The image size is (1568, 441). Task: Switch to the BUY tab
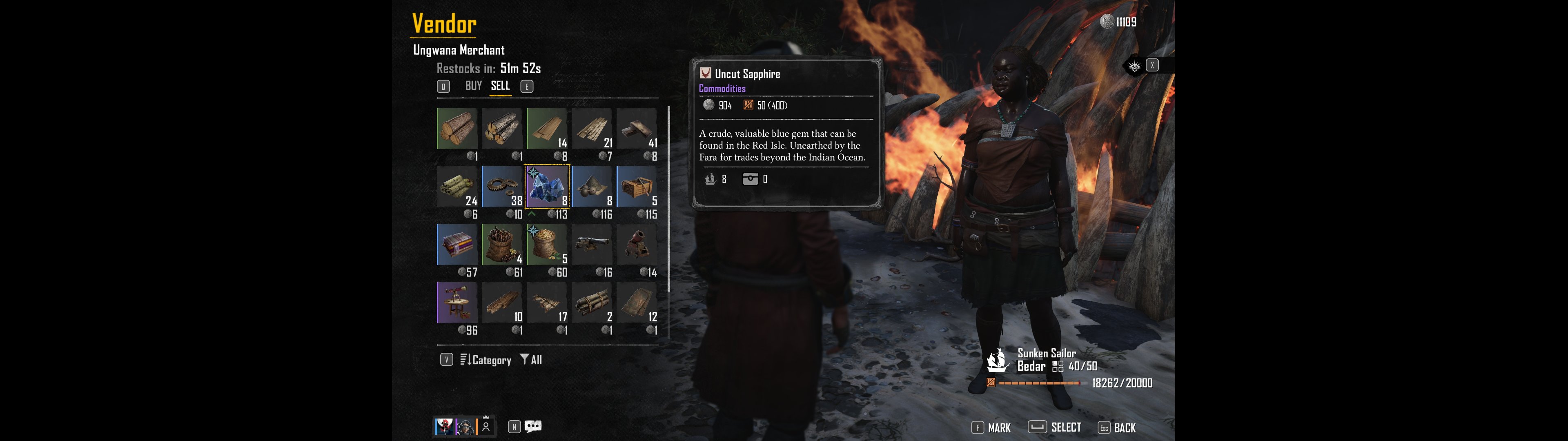pyautogui.click(x=473, y=86)
